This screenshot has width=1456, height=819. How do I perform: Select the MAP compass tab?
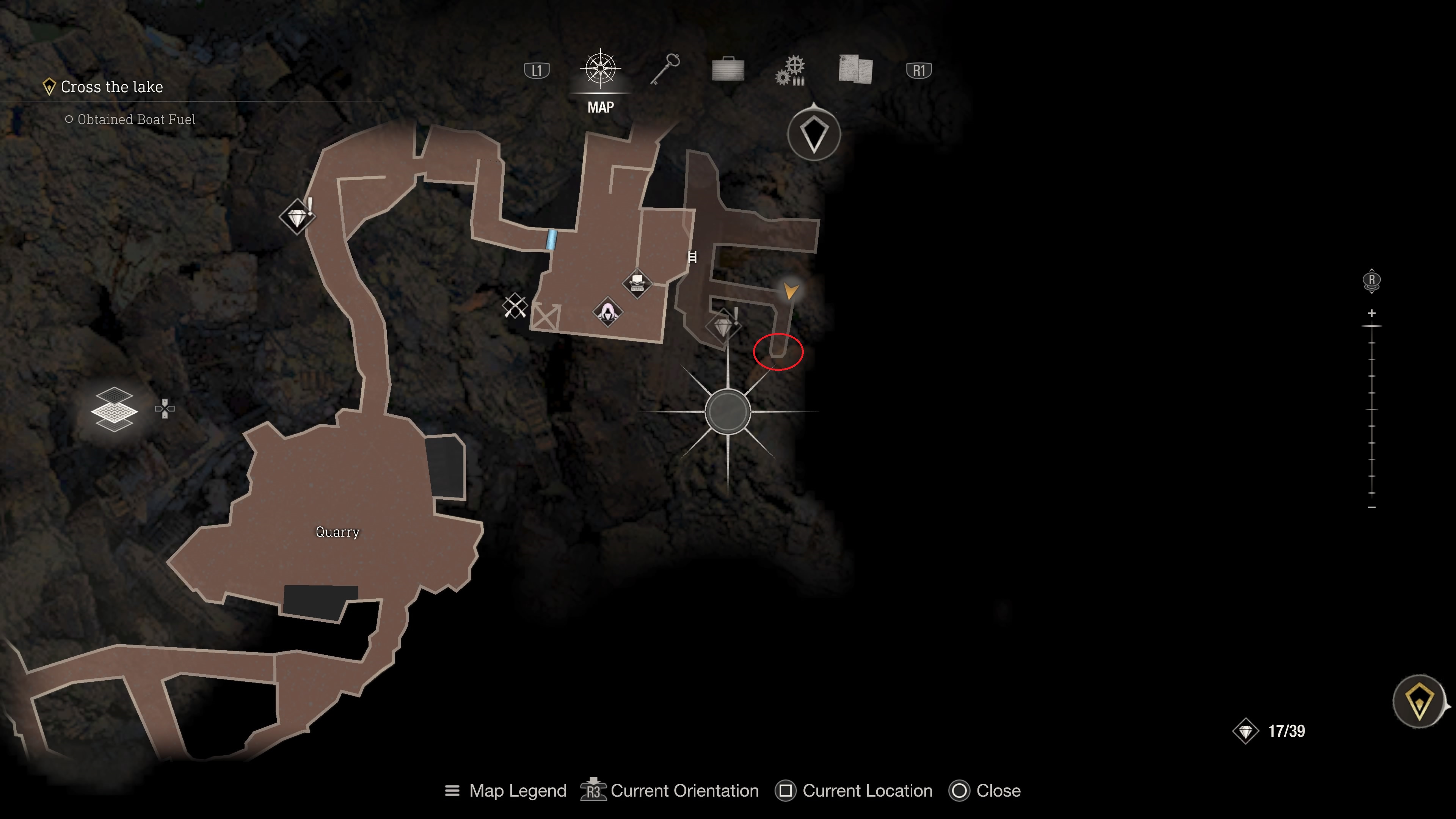click(600, 70)
